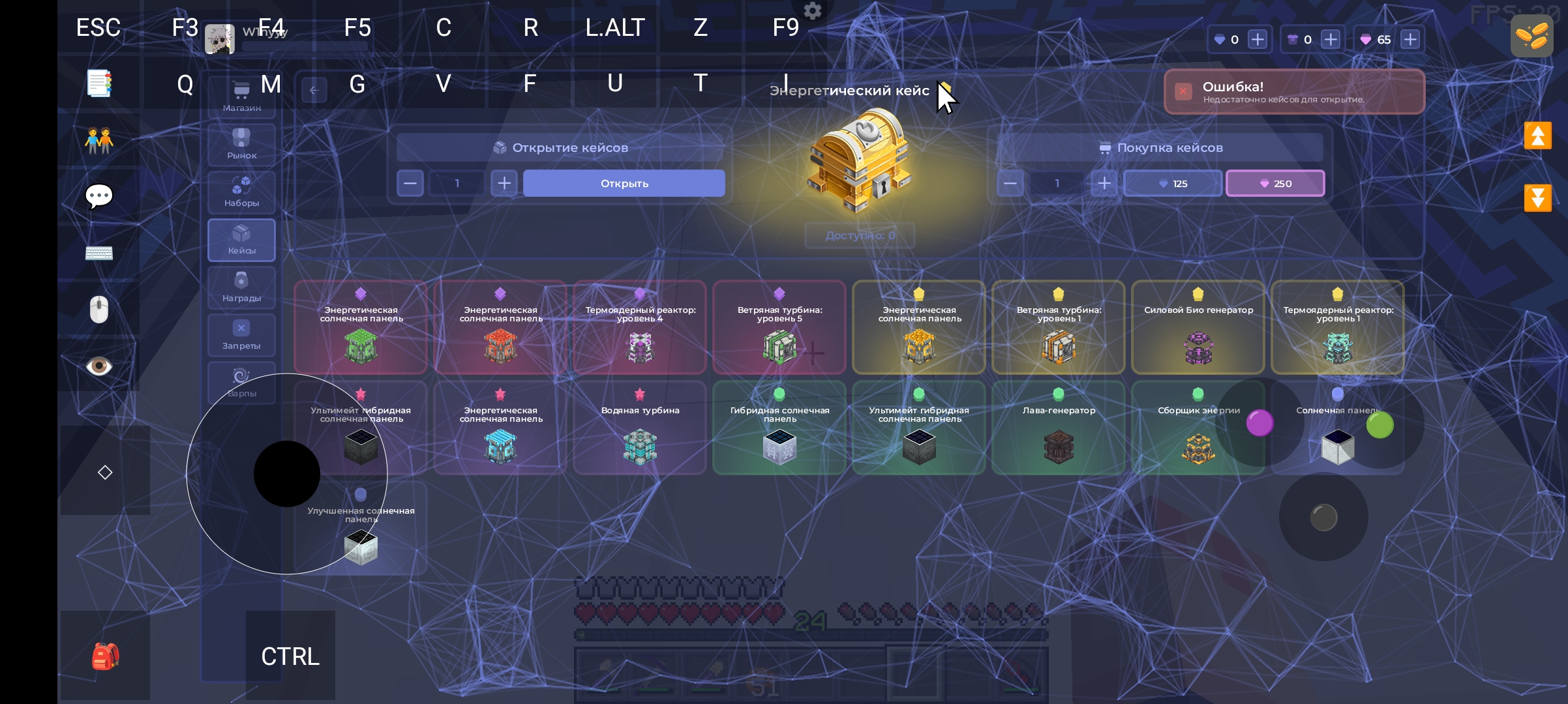Open the Награды rewards tab
Viewport: 1568px width, 704px height.
tap(241, 287)
